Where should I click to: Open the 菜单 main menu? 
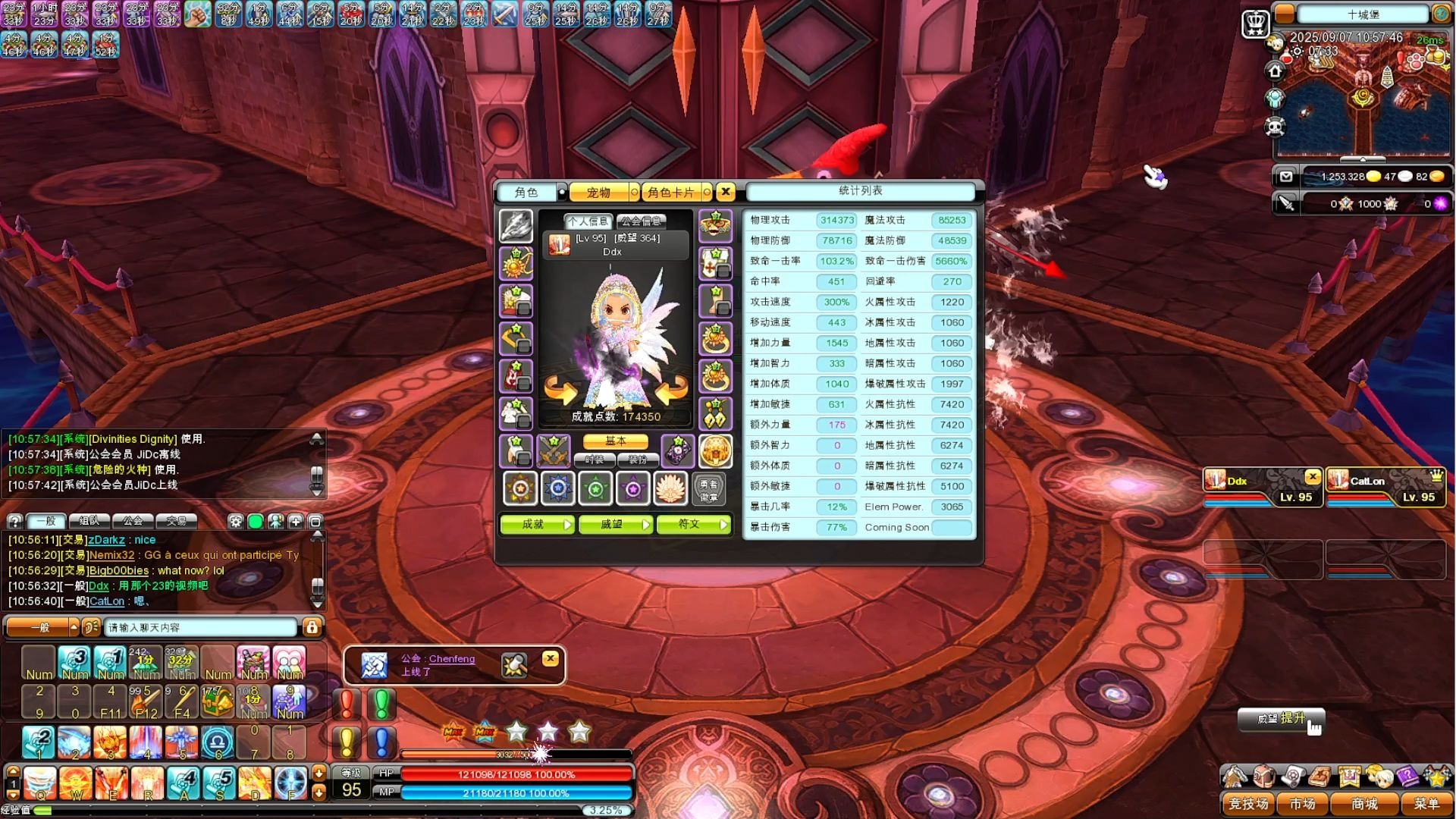pos(1426,803)
